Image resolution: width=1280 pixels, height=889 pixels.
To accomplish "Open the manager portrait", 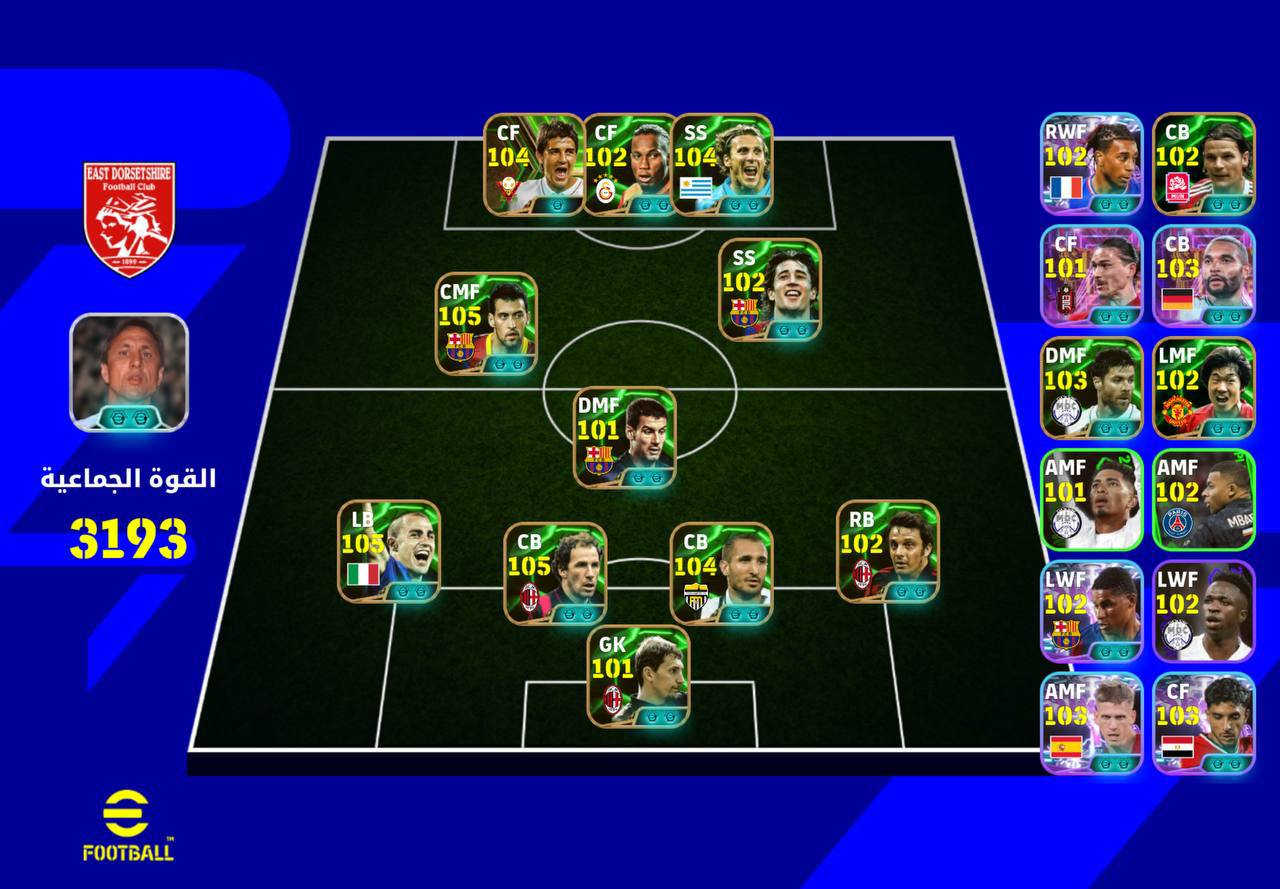I will click(x=129, y=372).
